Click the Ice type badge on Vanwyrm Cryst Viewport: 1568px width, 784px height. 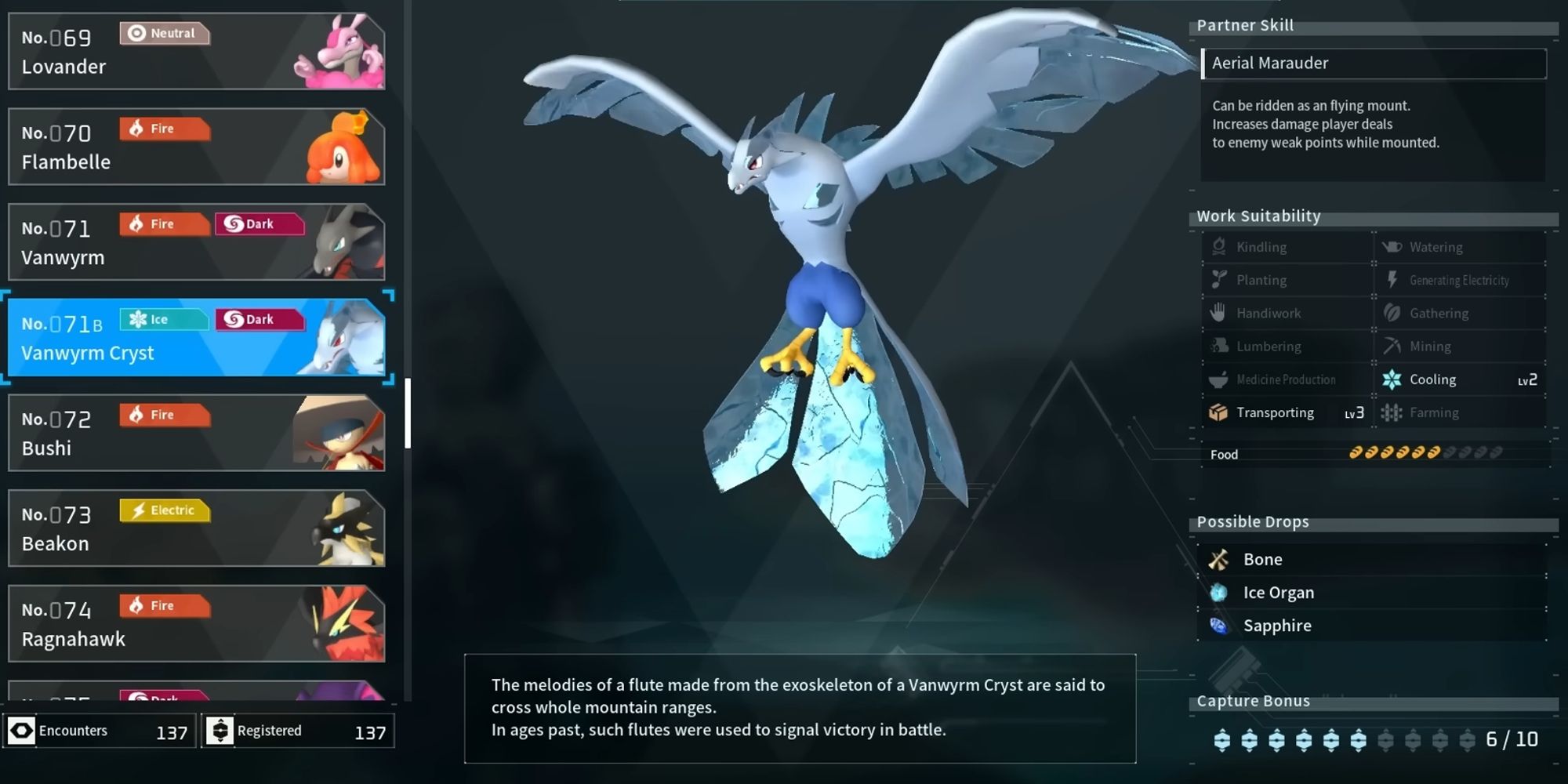[x=163, y=319]
